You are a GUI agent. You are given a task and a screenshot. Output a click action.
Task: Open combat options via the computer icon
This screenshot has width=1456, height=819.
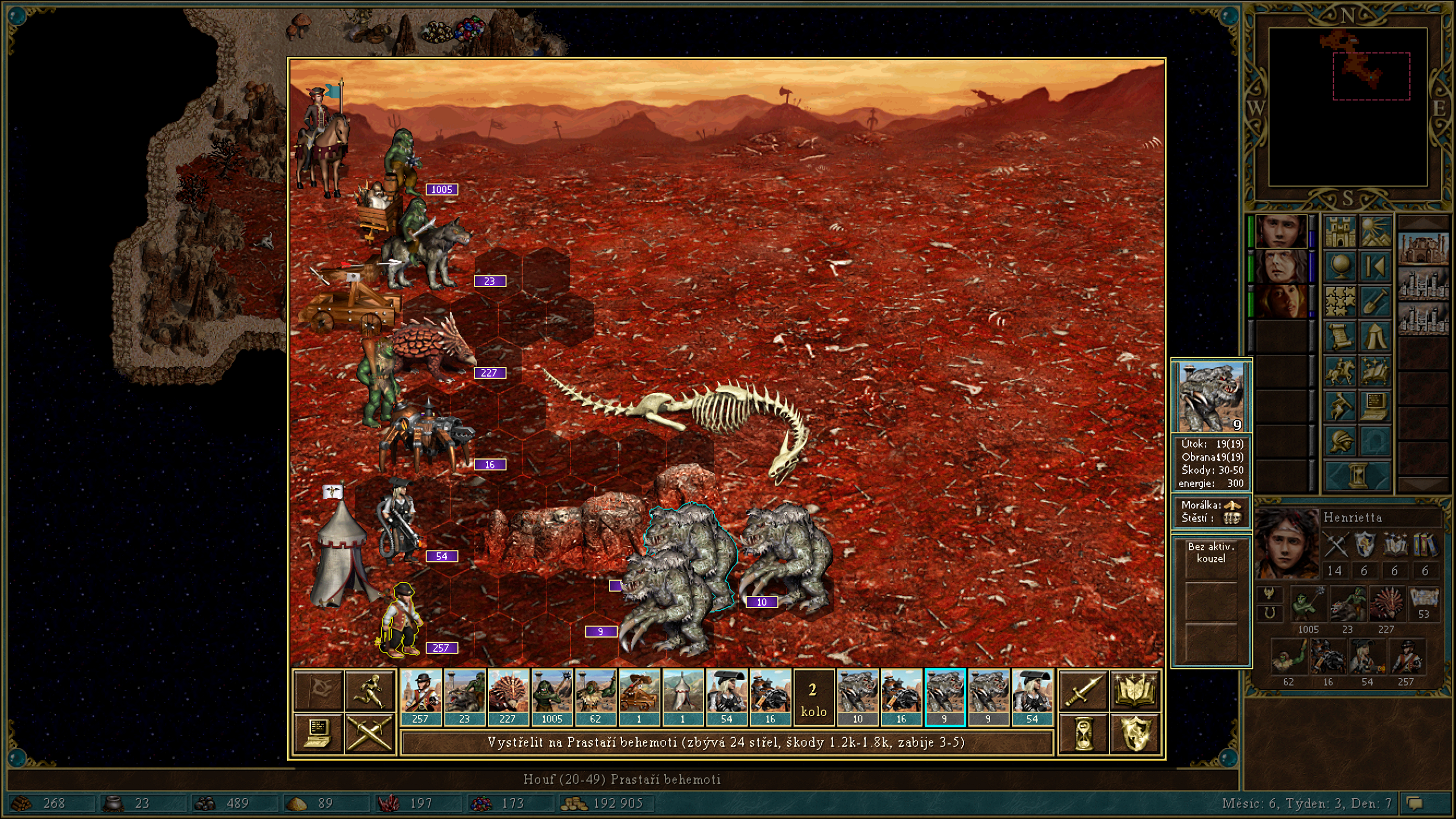(318, 733)
